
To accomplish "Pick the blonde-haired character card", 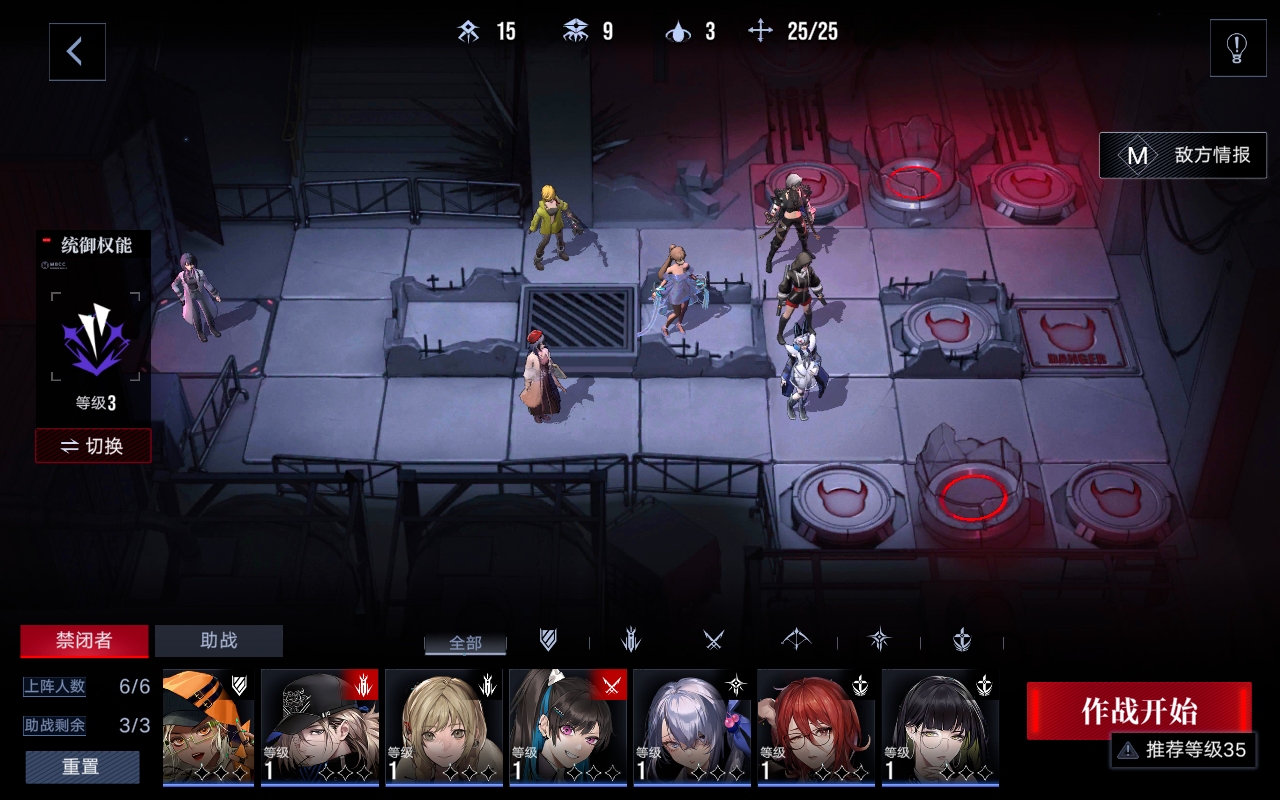I will coord(444,727).
